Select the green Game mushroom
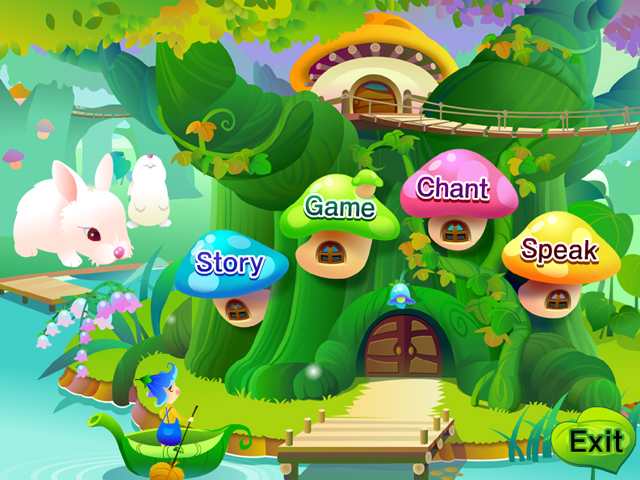This screenshot has width=640, height=480. pyautogui.click(x=339, y=208)
